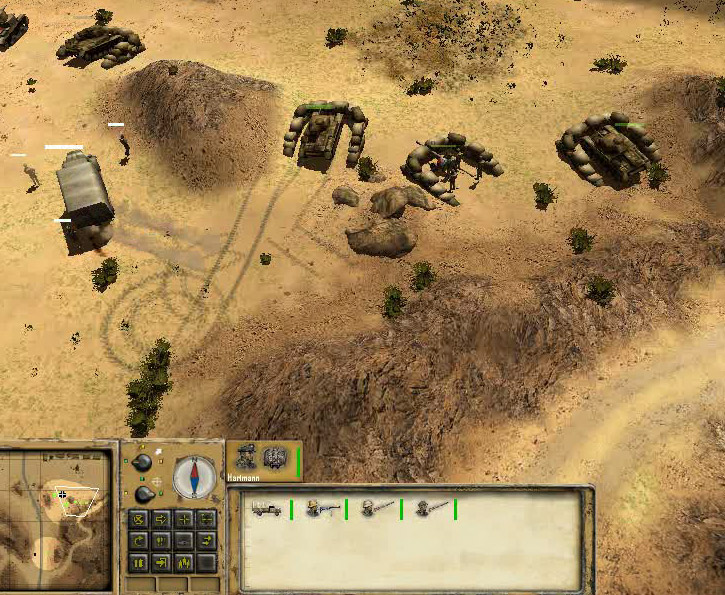
Task: Click the curved arrow rotate command
Action: point(138,541)
